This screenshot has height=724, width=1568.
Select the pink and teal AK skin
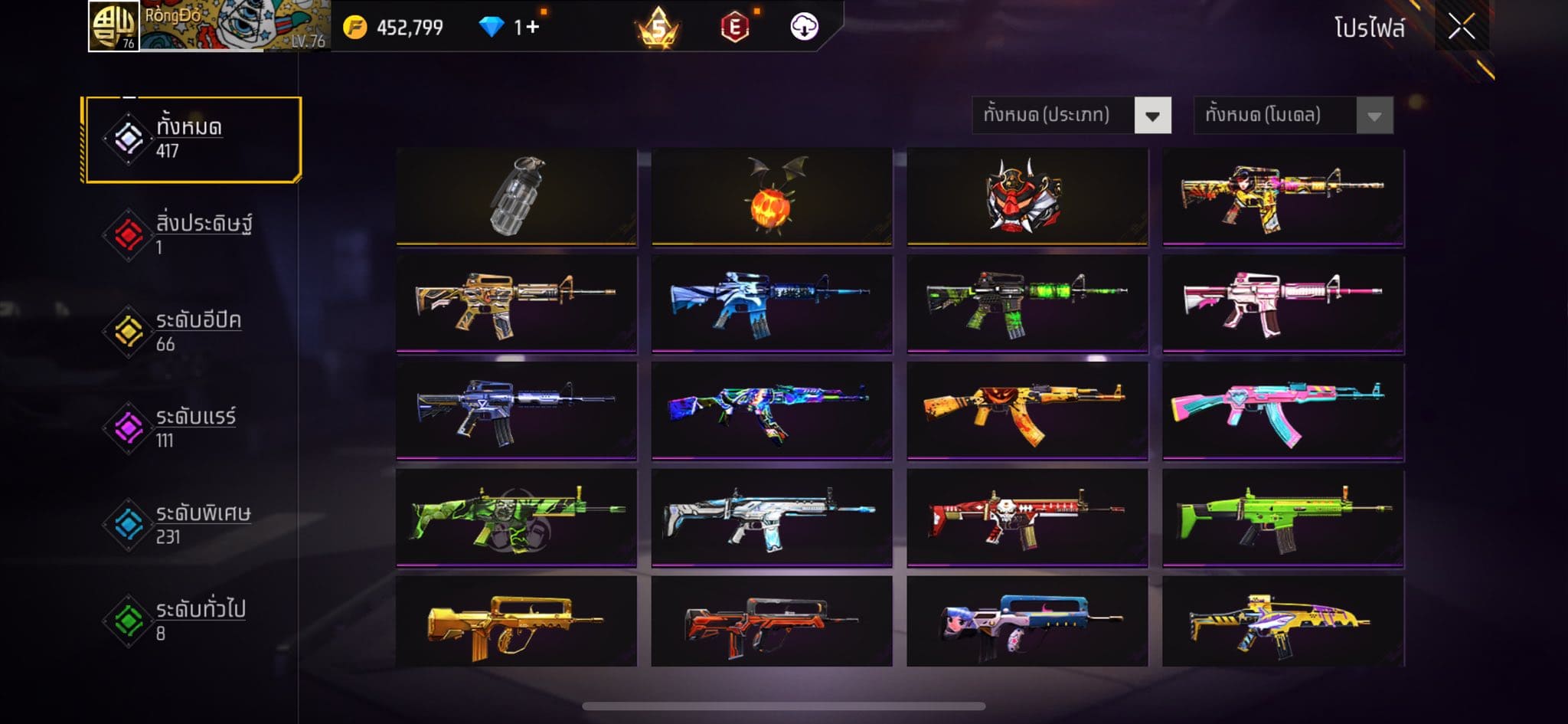[1282, 411]
